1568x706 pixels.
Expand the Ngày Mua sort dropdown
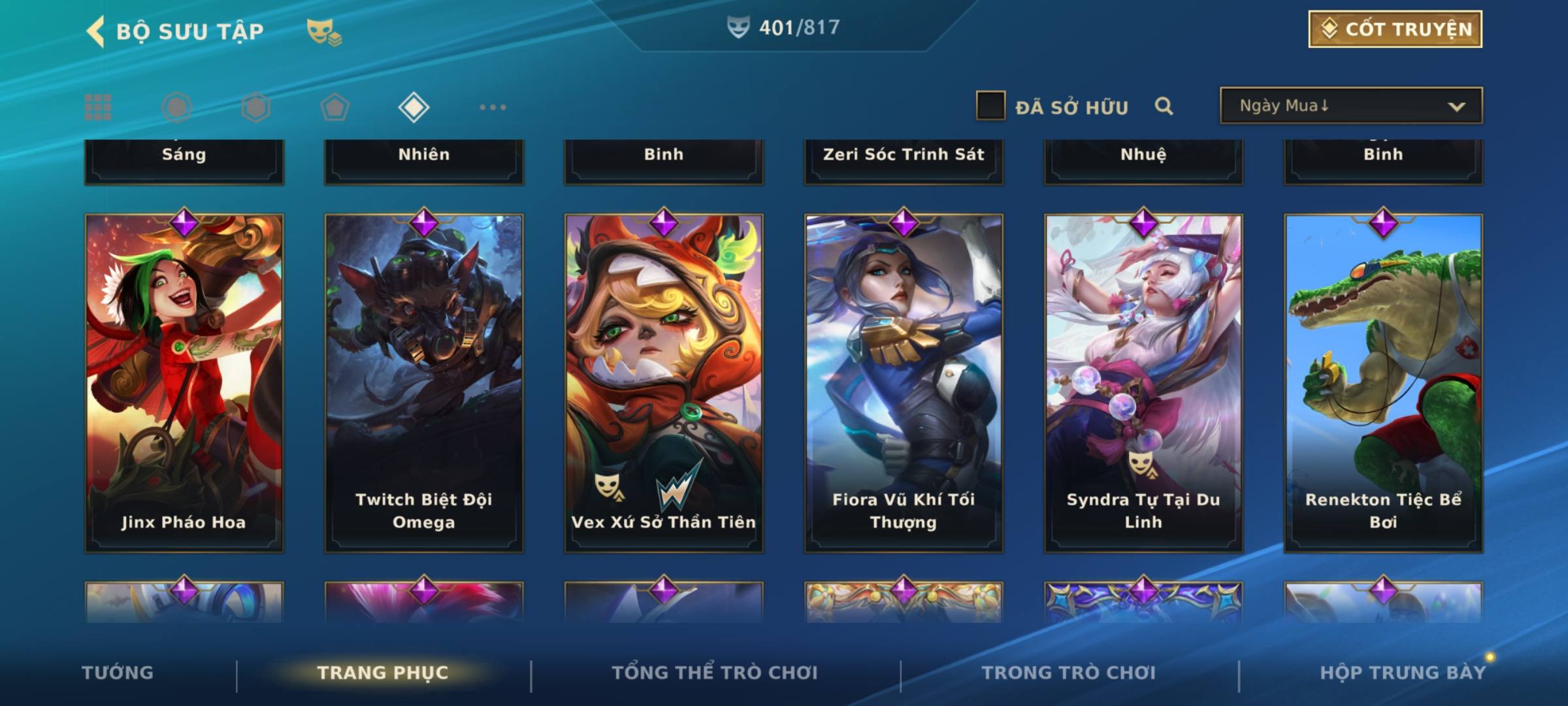[x=1350, y=106]
